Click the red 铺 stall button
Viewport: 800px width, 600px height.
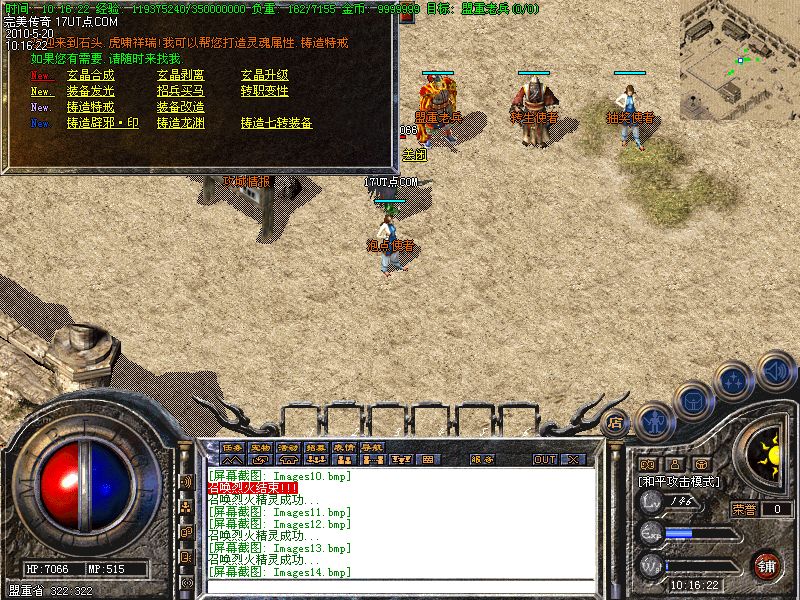[x=766, y=564]
